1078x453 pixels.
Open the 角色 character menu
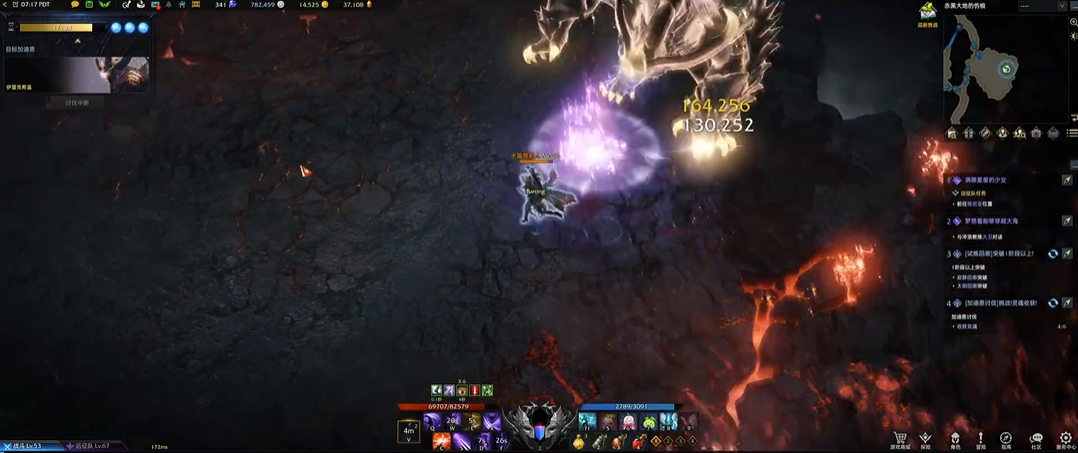(954, 439)
